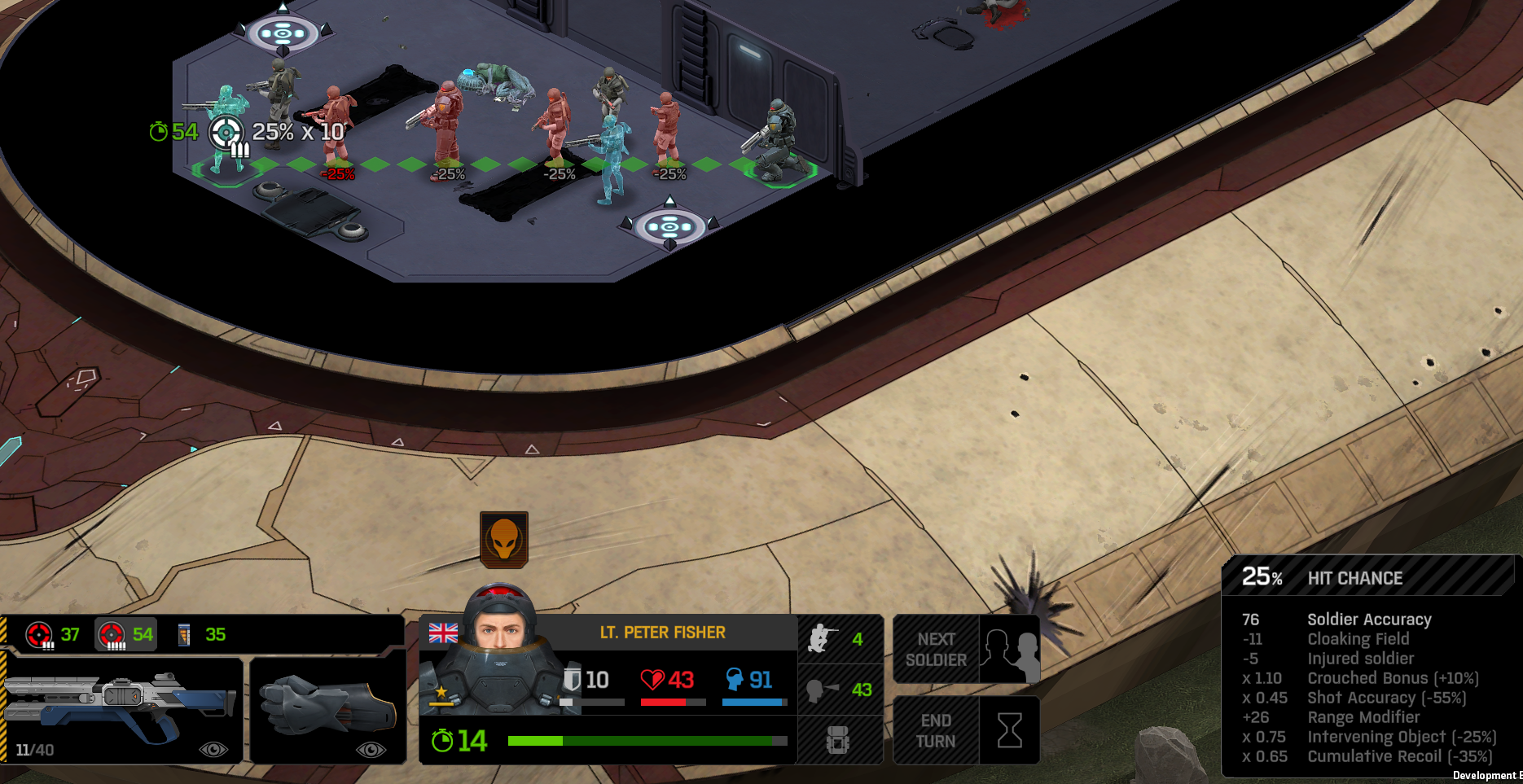
Task: Toggle the eye icon on the rifle slot
Action: [213, 749]
